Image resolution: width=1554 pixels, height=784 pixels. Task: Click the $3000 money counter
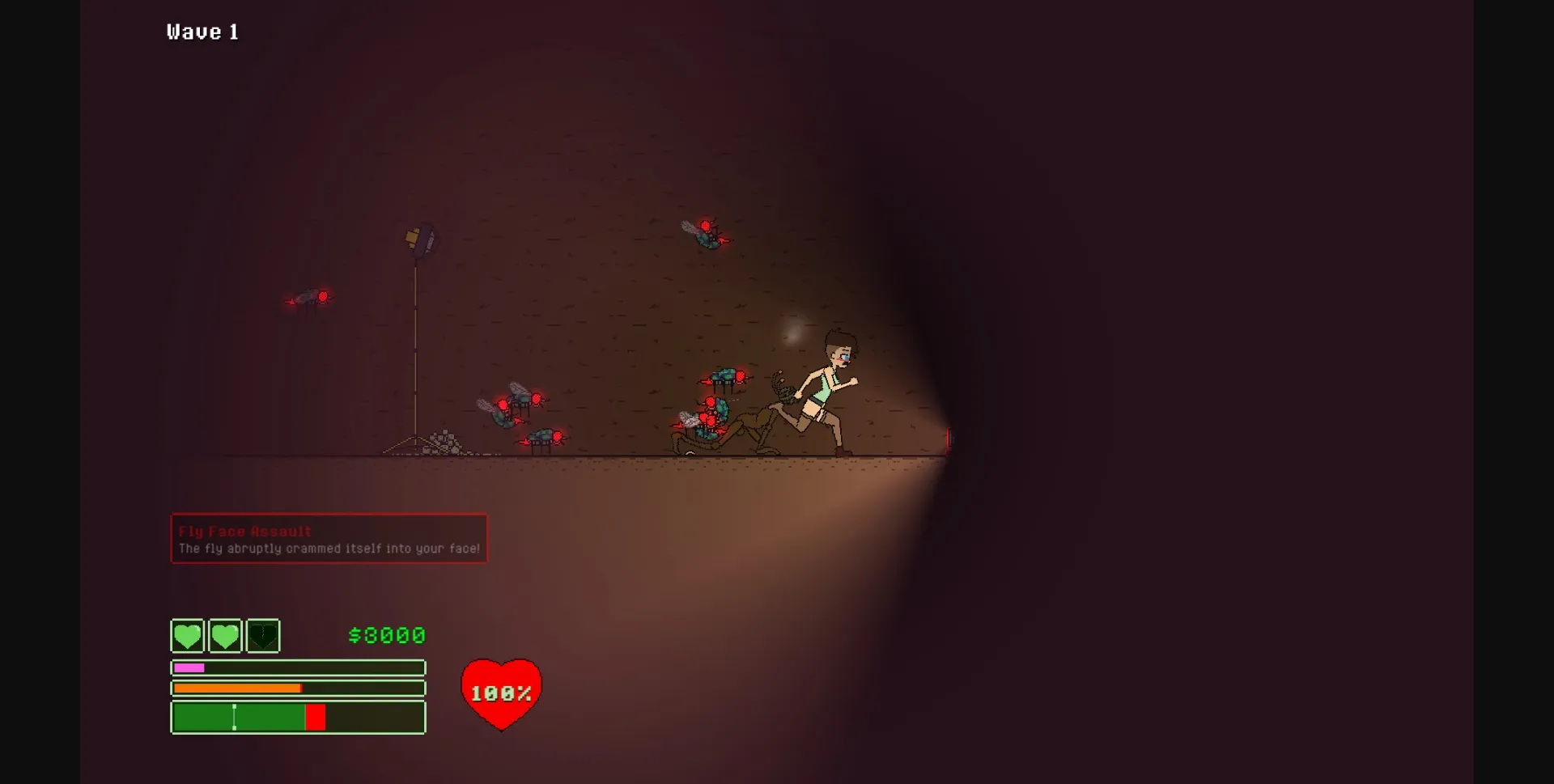[x=387, y=636]
